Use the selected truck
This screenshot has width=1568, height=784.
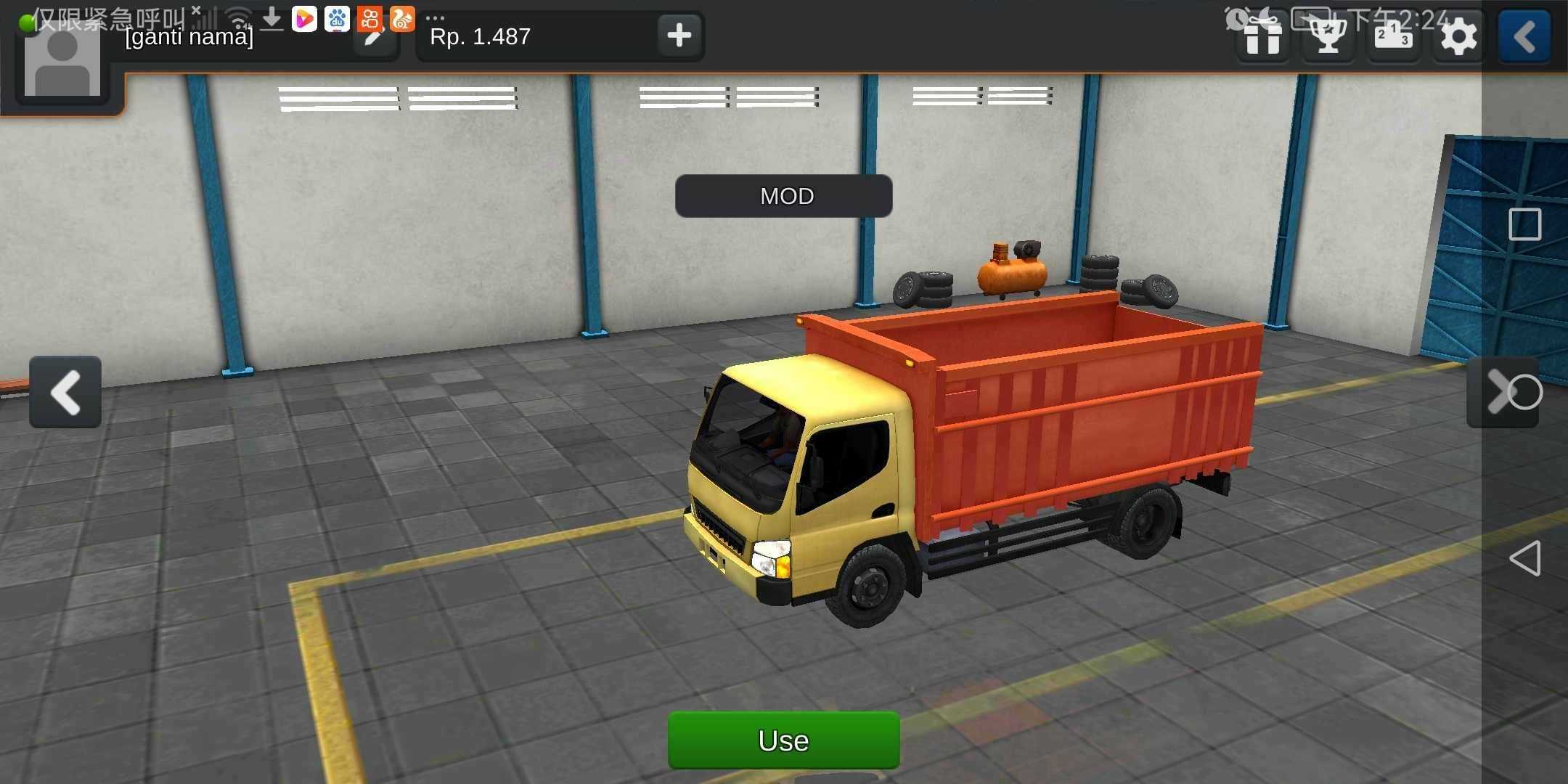tap(783, 740)
